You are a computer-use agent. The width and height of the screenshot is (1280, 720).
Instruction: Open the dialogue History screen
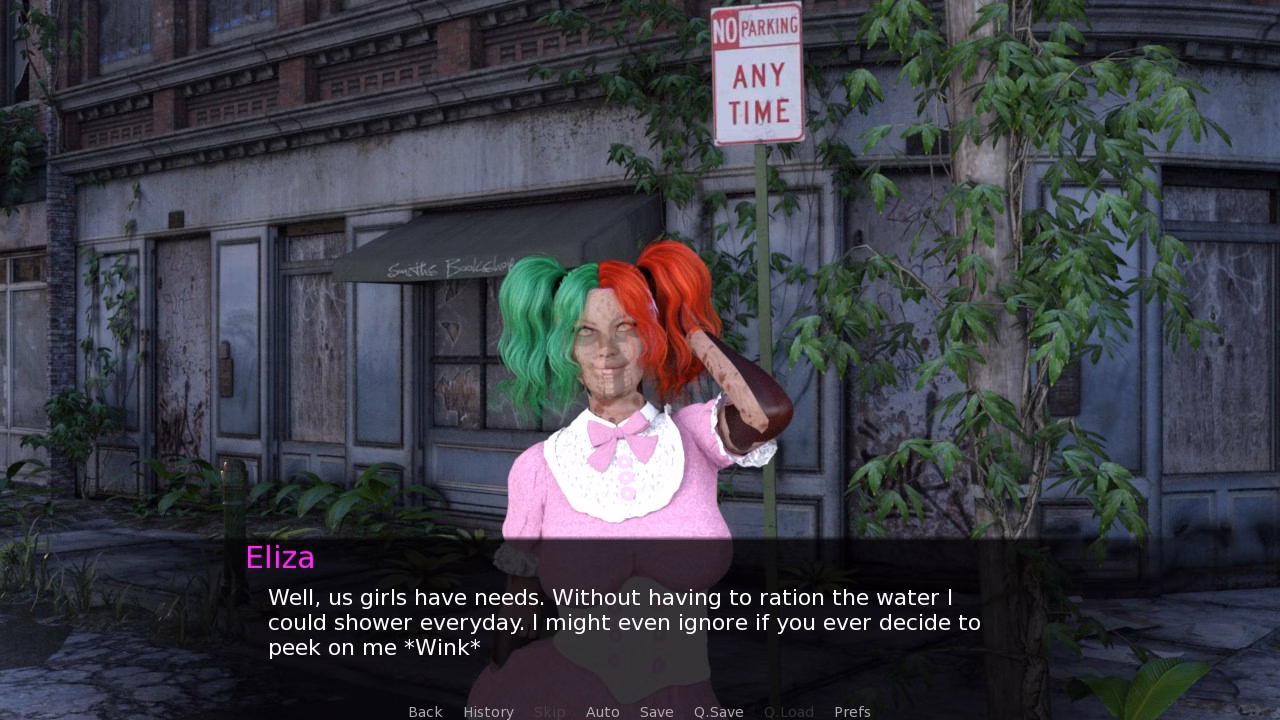pos(488,711)
